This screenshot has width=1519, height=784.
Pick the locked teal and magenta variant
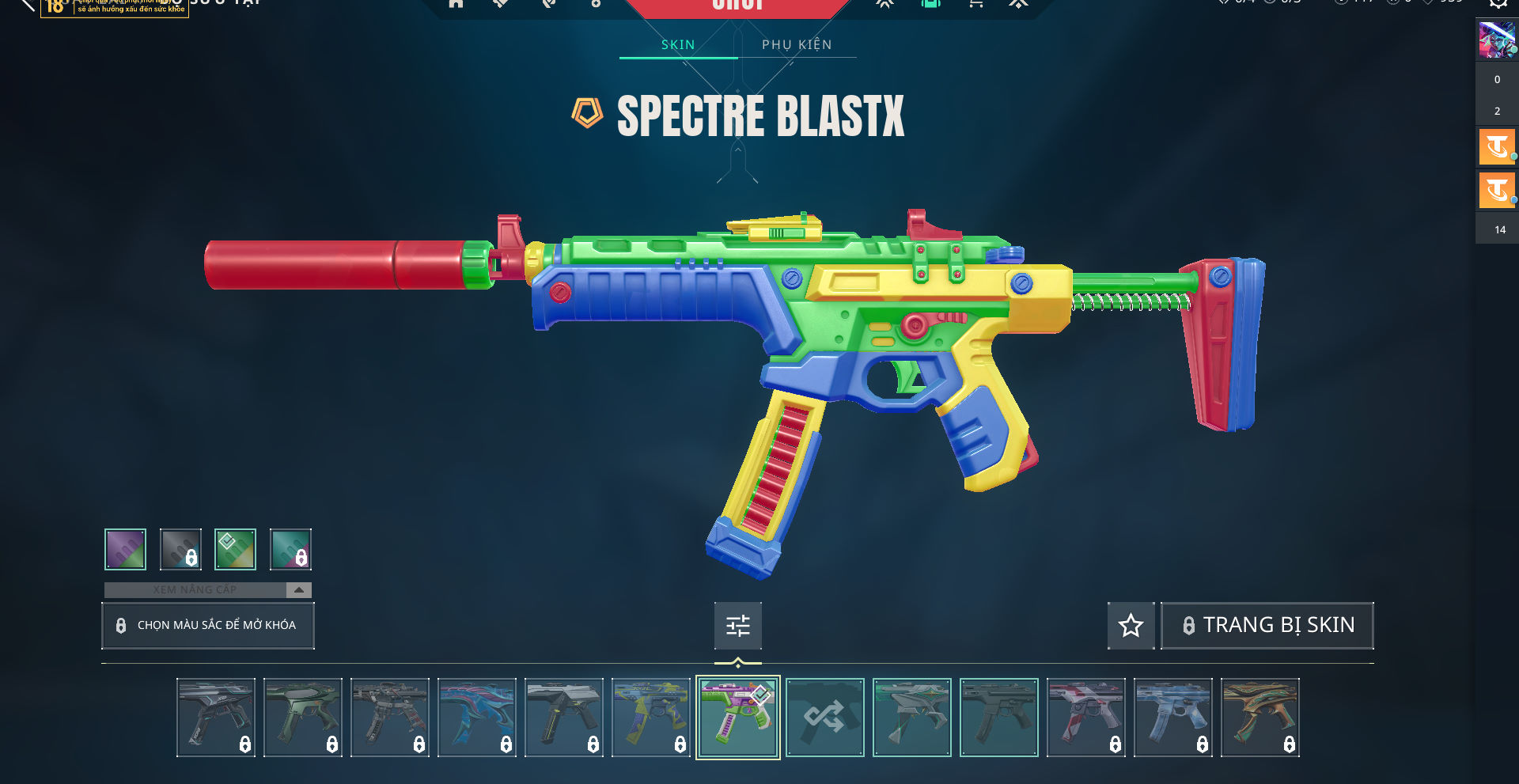290,549
